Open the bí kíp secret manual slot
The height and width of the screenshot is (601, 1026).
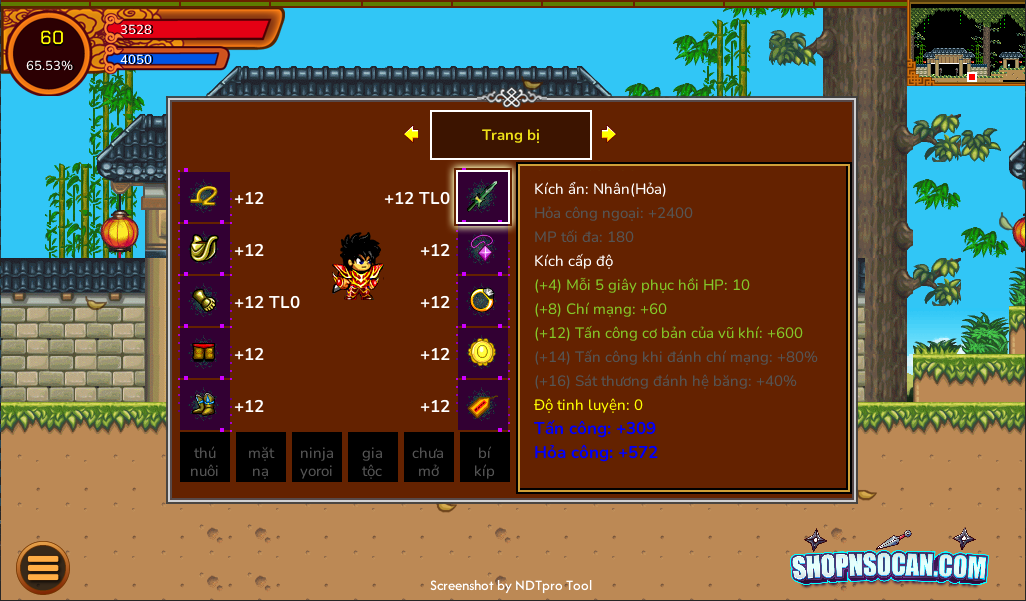point(485,458)
